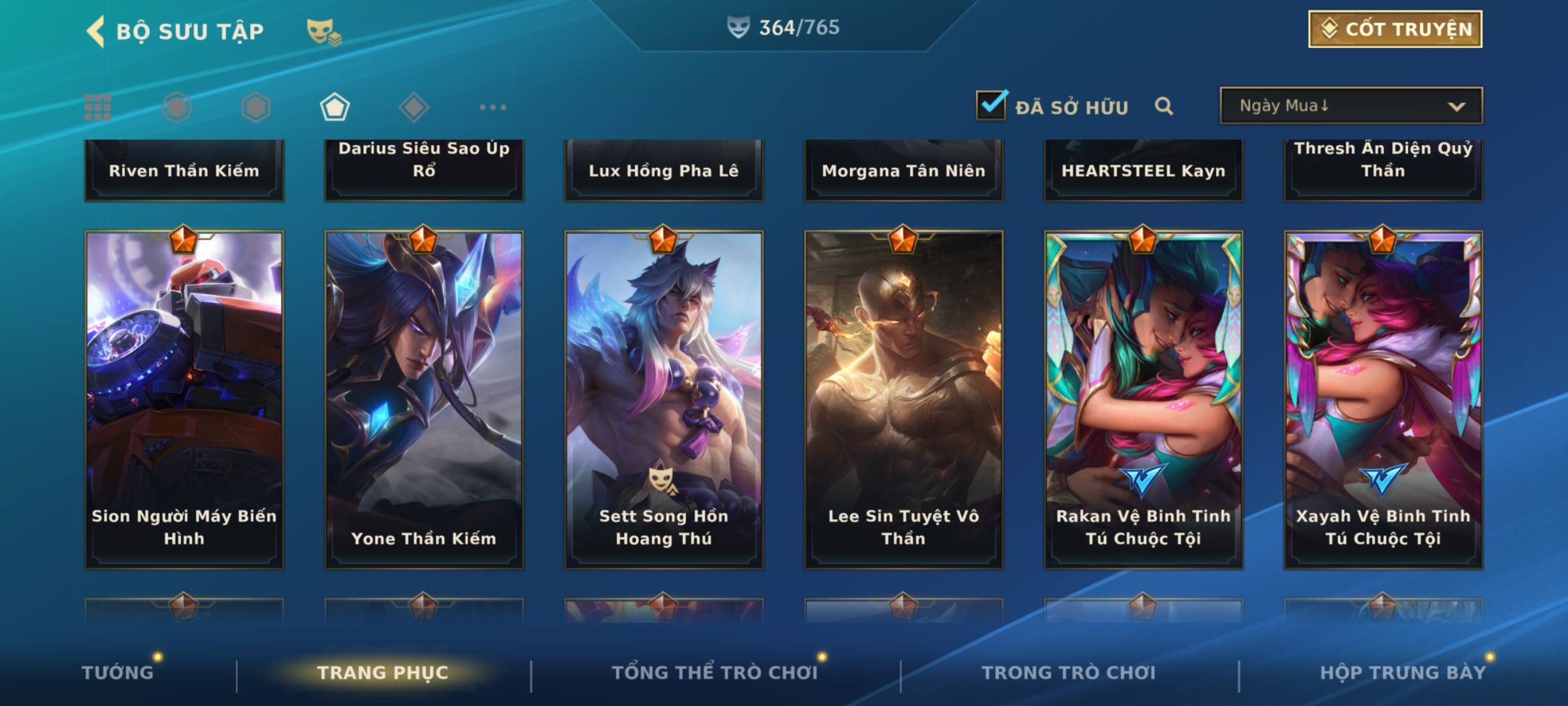Image resolution: width=1568 pixels, height=706 pixels.
Task: Select the Sion Người Máy Biến Hình skin
Action: pyautogui.click(x=184, y=399)
